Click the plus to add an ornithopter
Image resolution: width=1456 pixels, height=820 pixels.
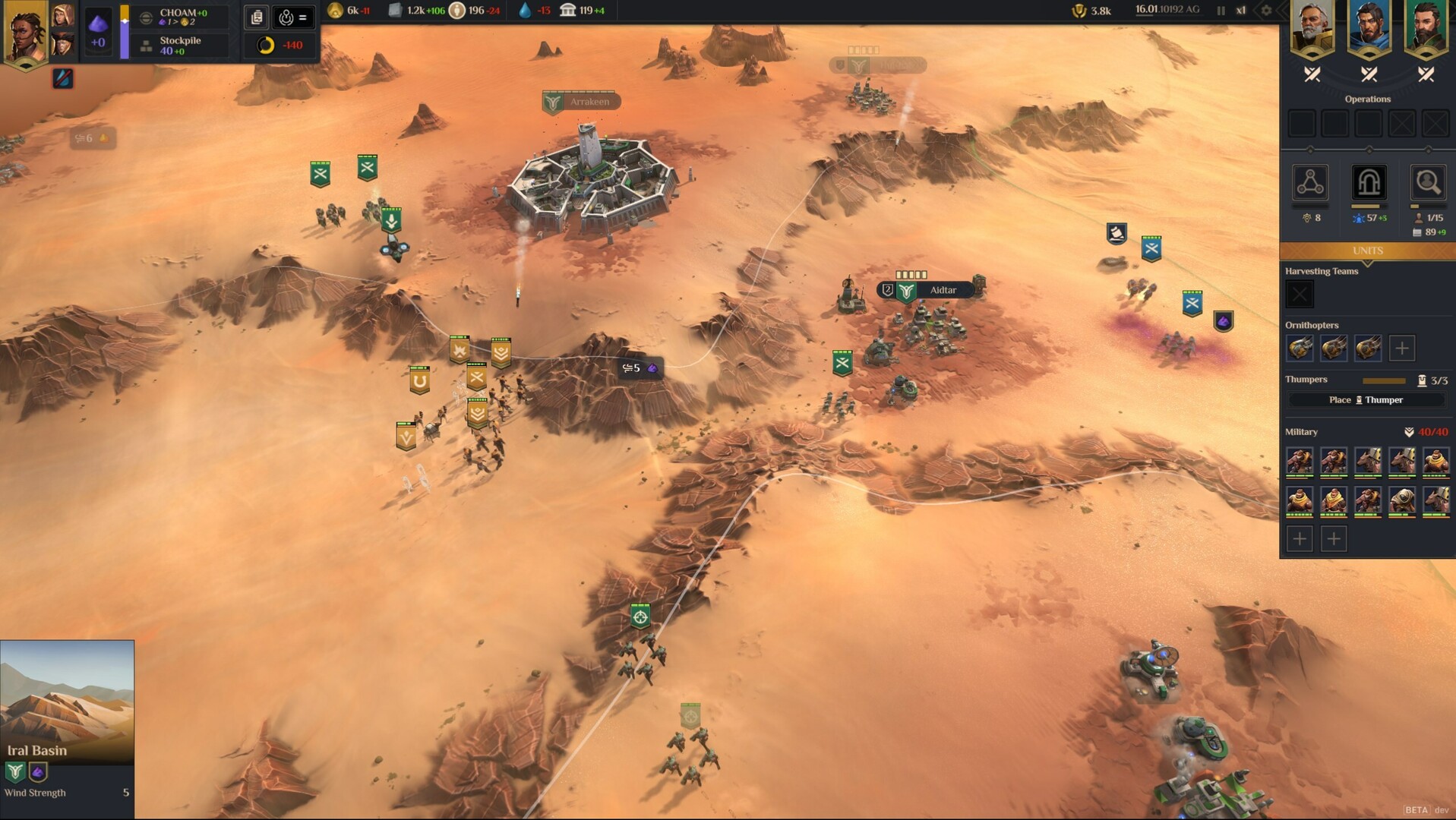pyautogui.click(x=1401, y=348)
